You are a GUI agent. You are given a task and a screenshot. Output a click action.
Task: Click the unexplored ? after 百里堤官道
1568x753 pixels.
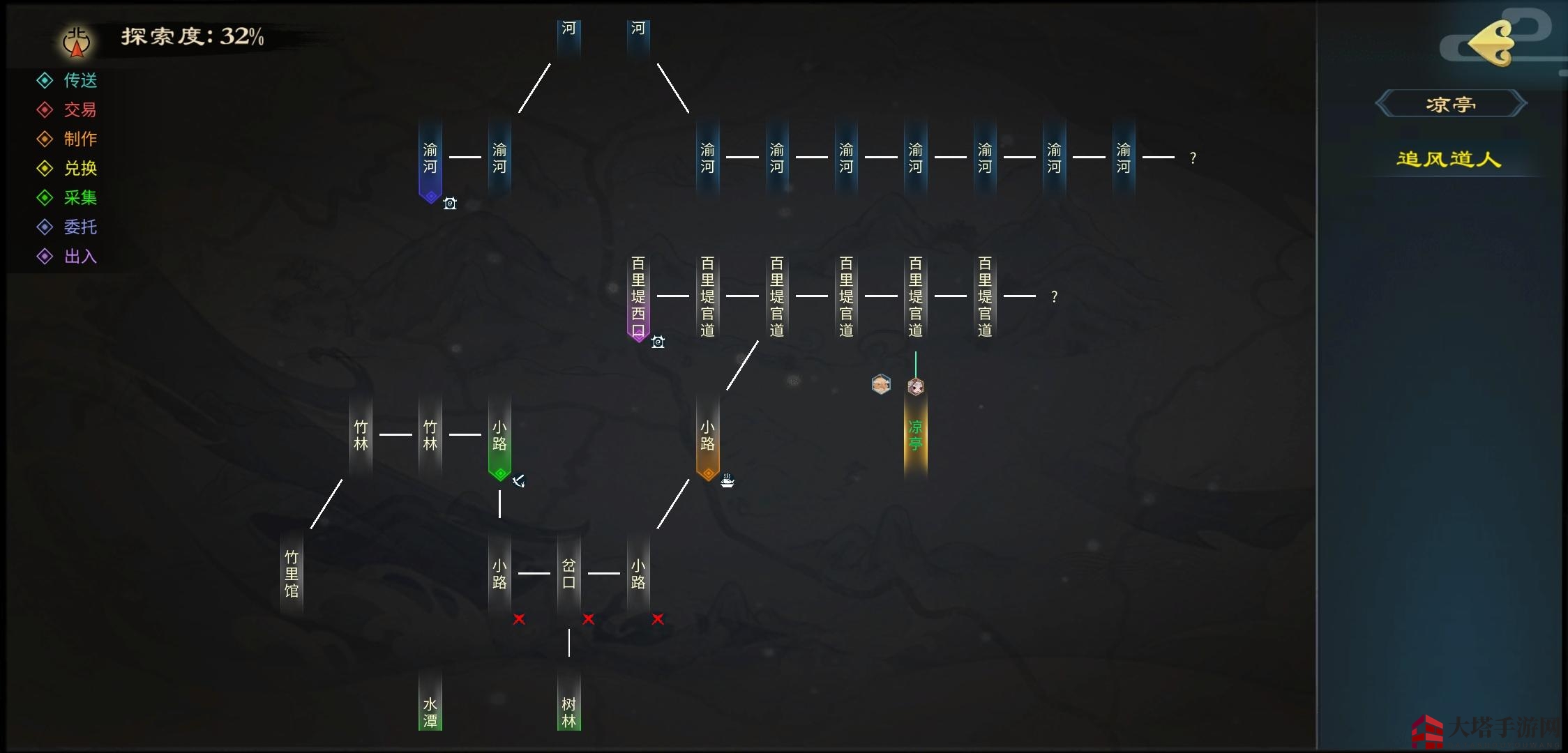[x=1054, y=297]
